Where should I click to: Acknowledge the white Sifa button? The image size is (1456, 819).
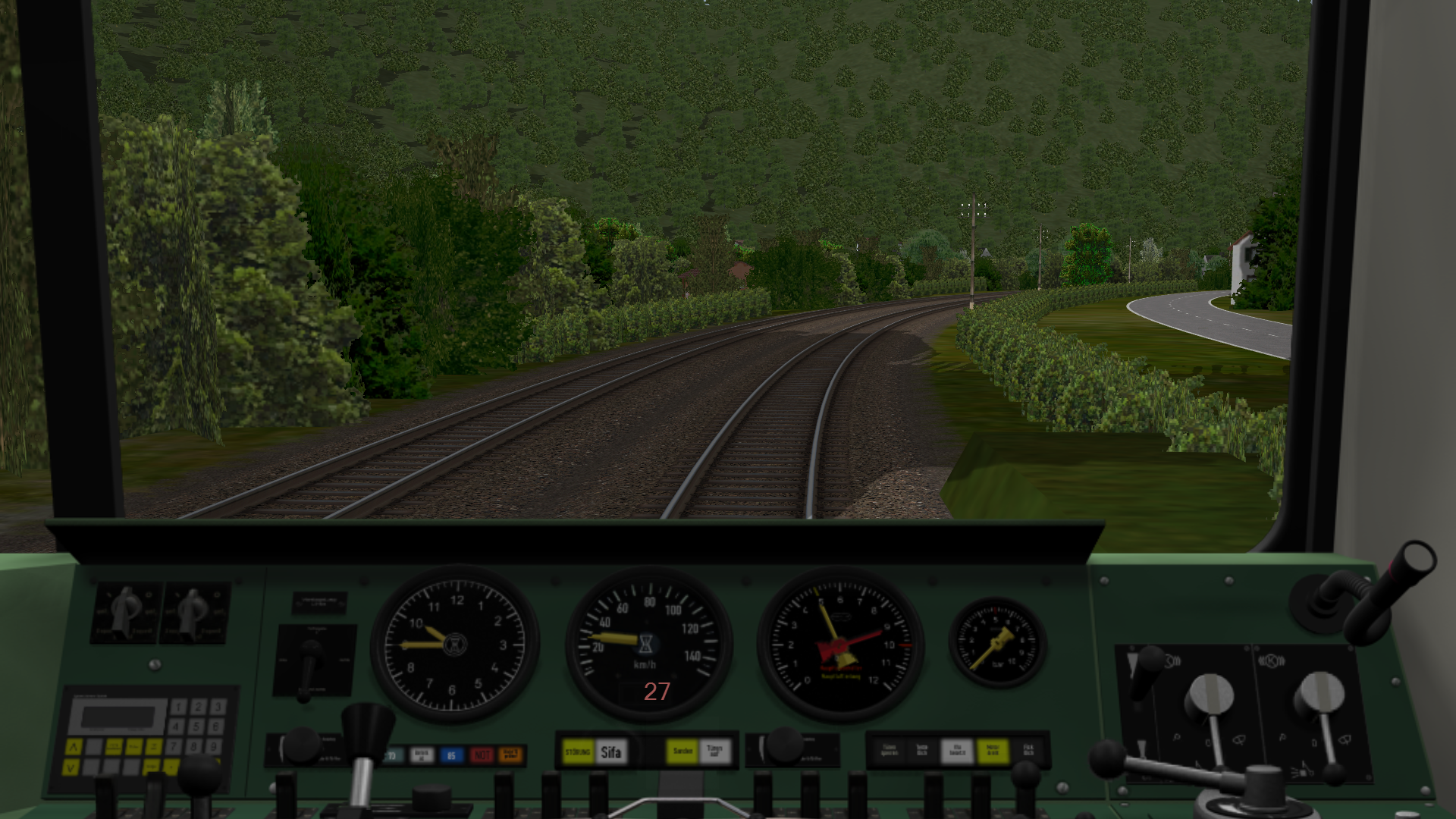(x=611, y=752)
